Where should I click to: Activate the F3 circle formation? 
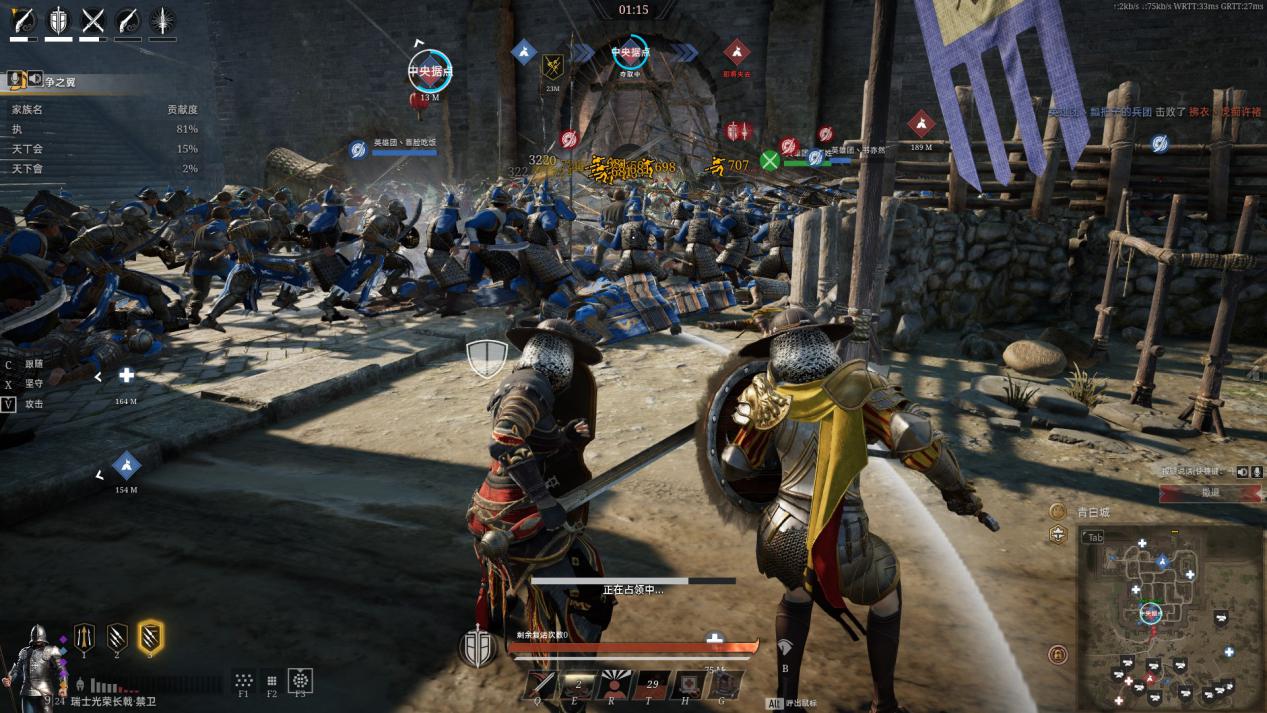click(300, 681)
